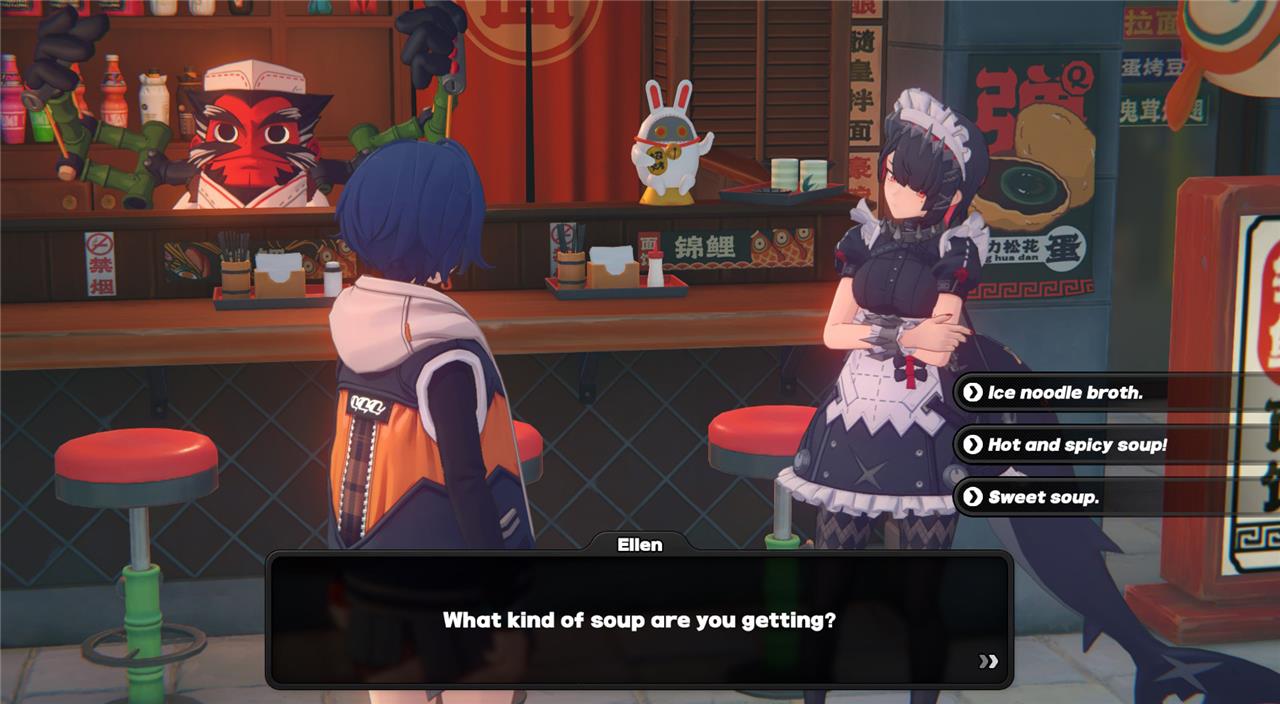The height and width of the screenshot is (704, 1280).
Task: Pick the "Sweet soup." answer
Action: click(x=1043, y=497)
